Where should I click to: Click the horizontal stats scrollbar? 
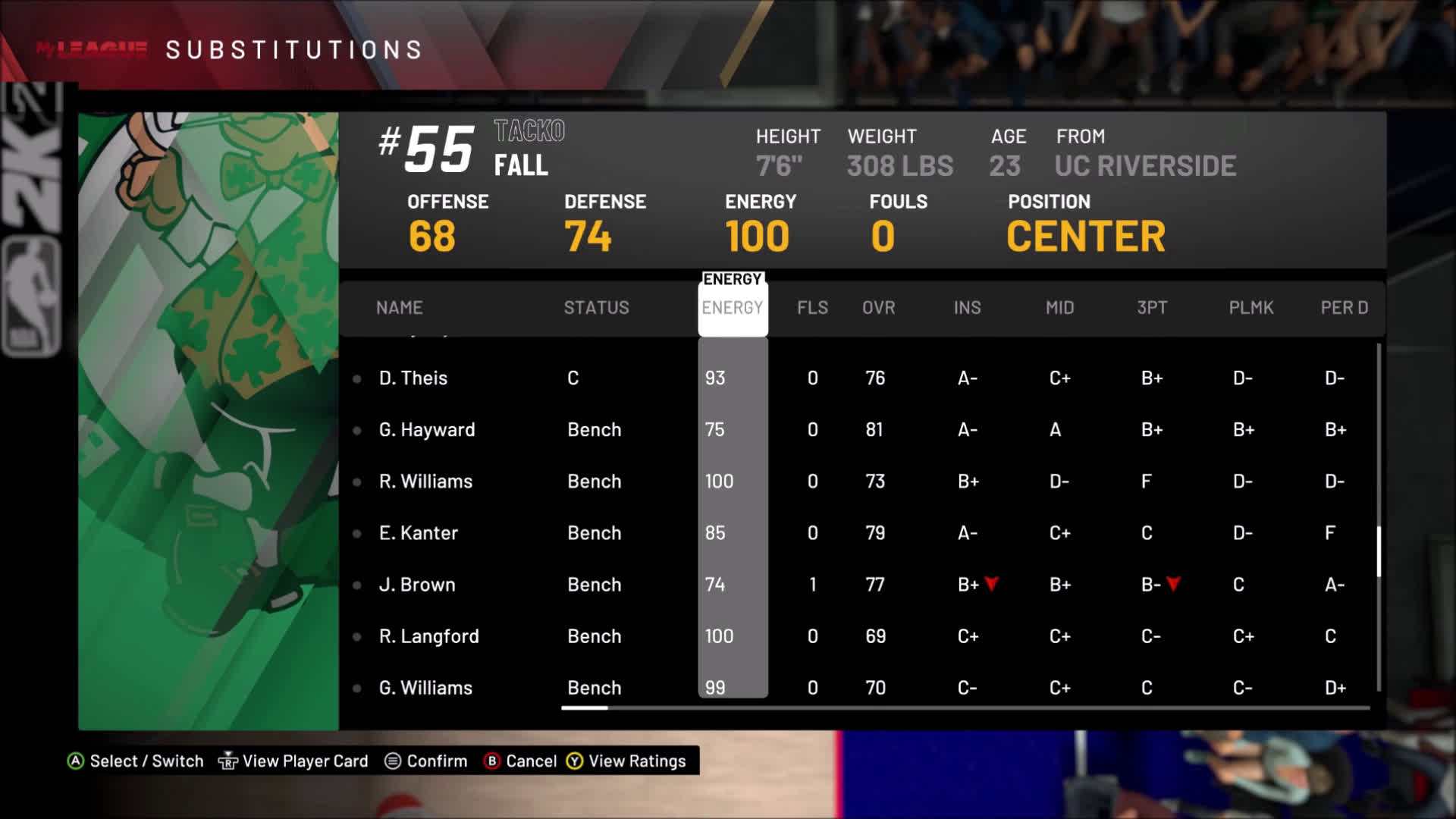point(585,708)
